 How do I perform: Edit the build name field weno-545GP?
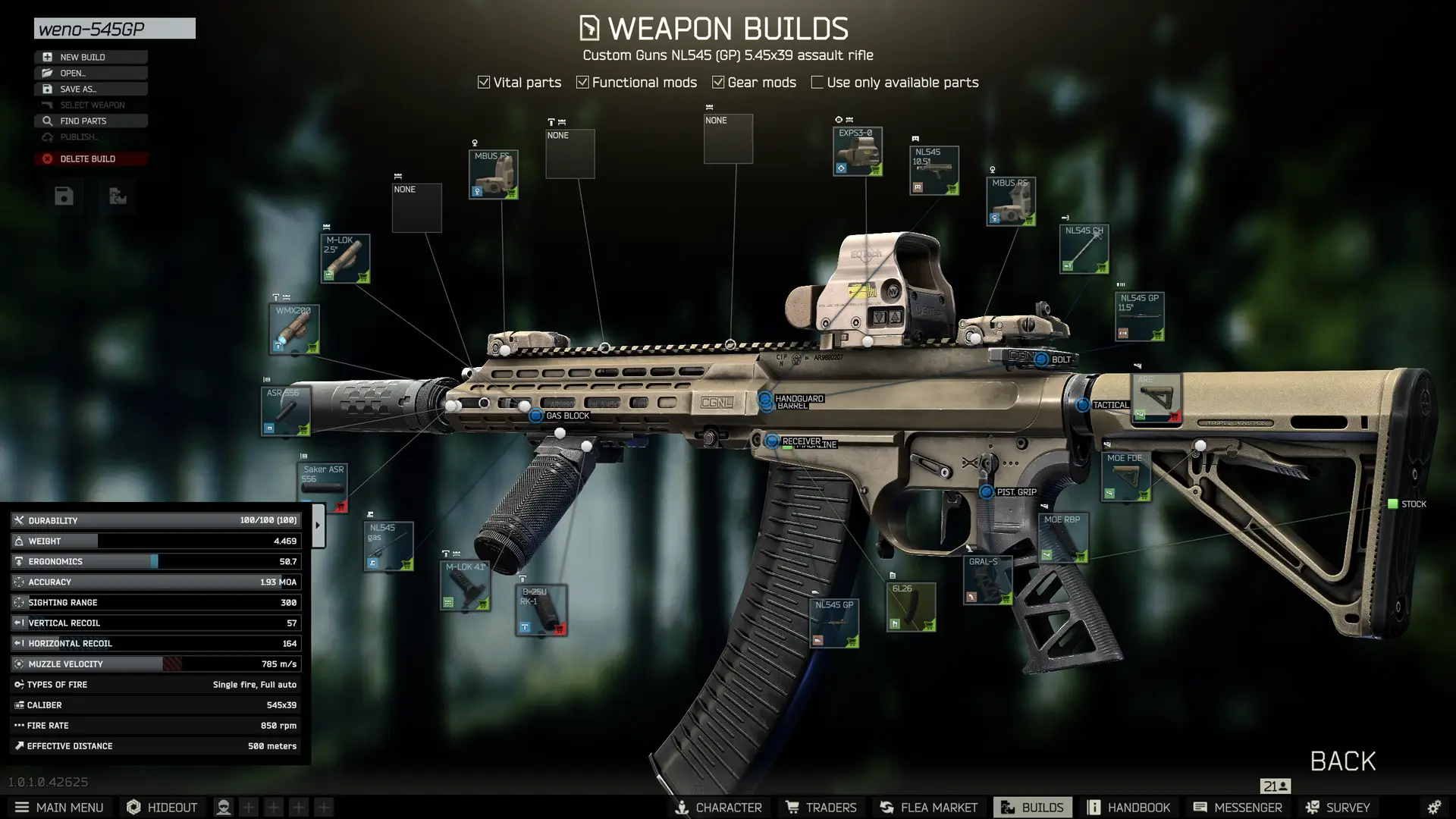tap(115, 29)
